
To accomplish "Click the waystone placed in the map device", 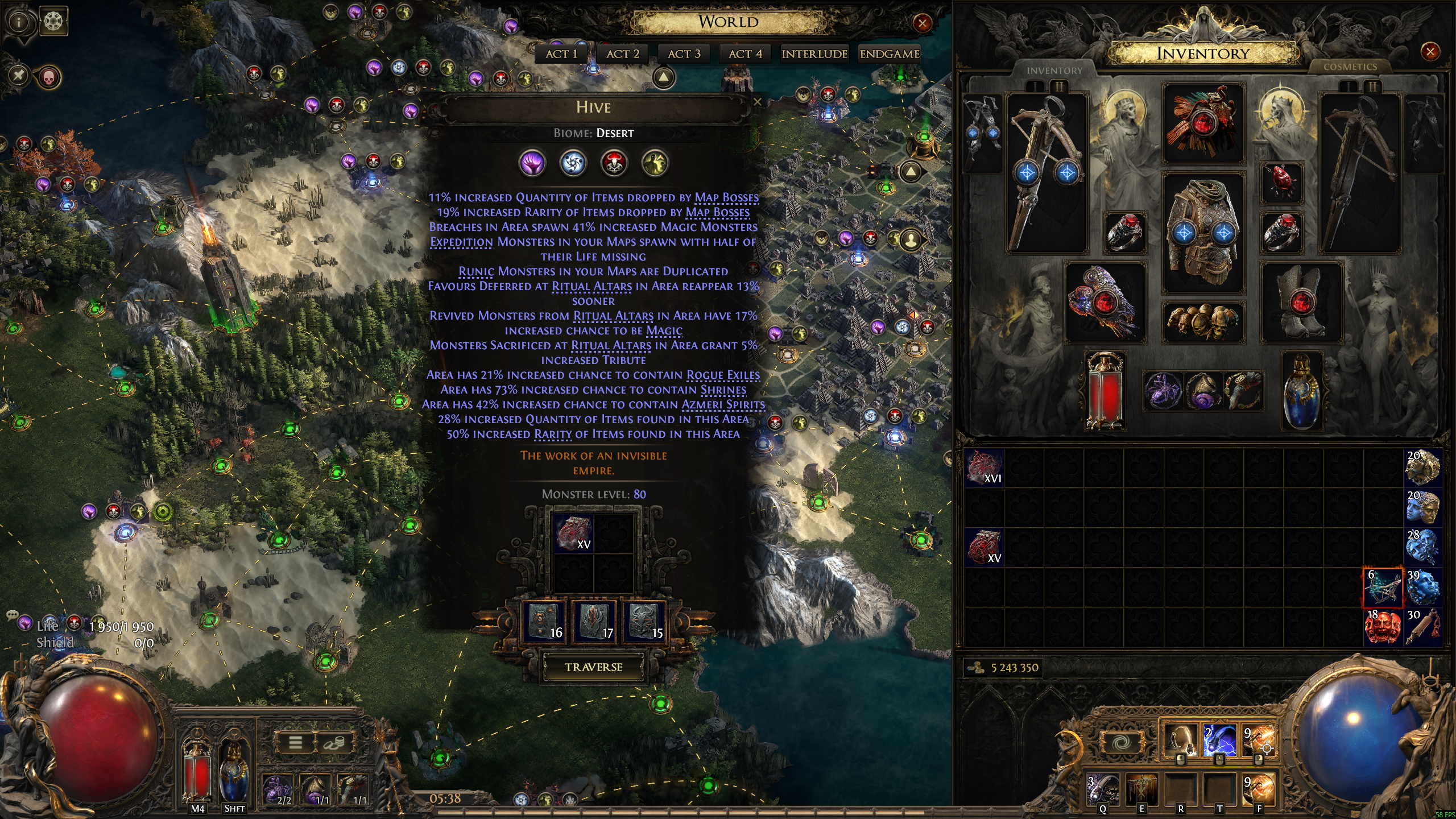I will (x=573, y=533).
